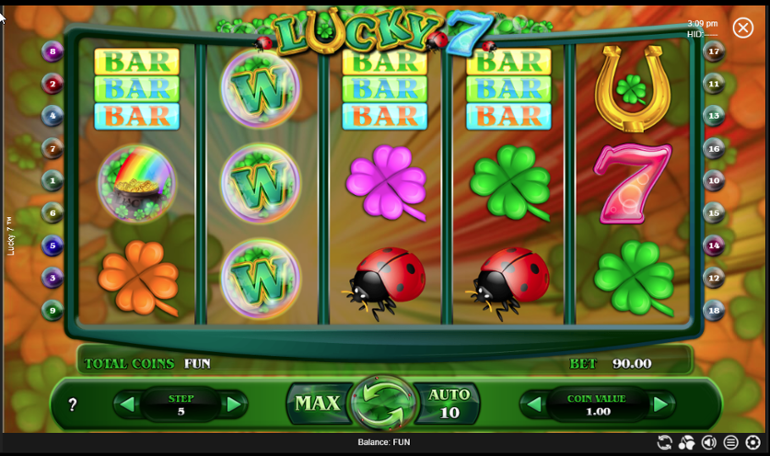Open the settings gear icon
This screenshot has width=770, height=456.
[x=753, y=442]
